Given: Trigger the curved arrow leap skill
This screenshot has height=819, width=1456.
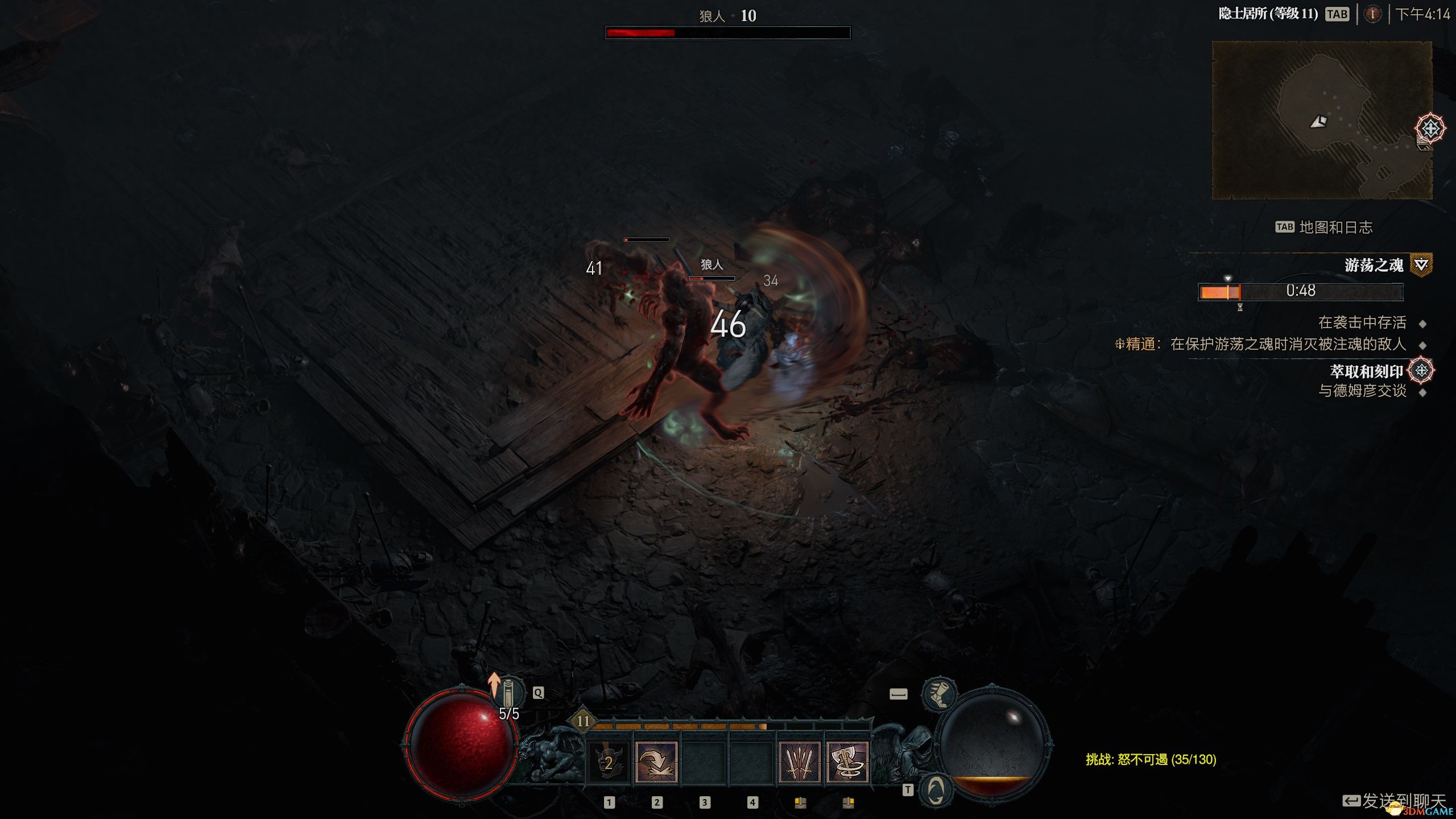Looking at the screenshot, I should (x=656, y=762).
